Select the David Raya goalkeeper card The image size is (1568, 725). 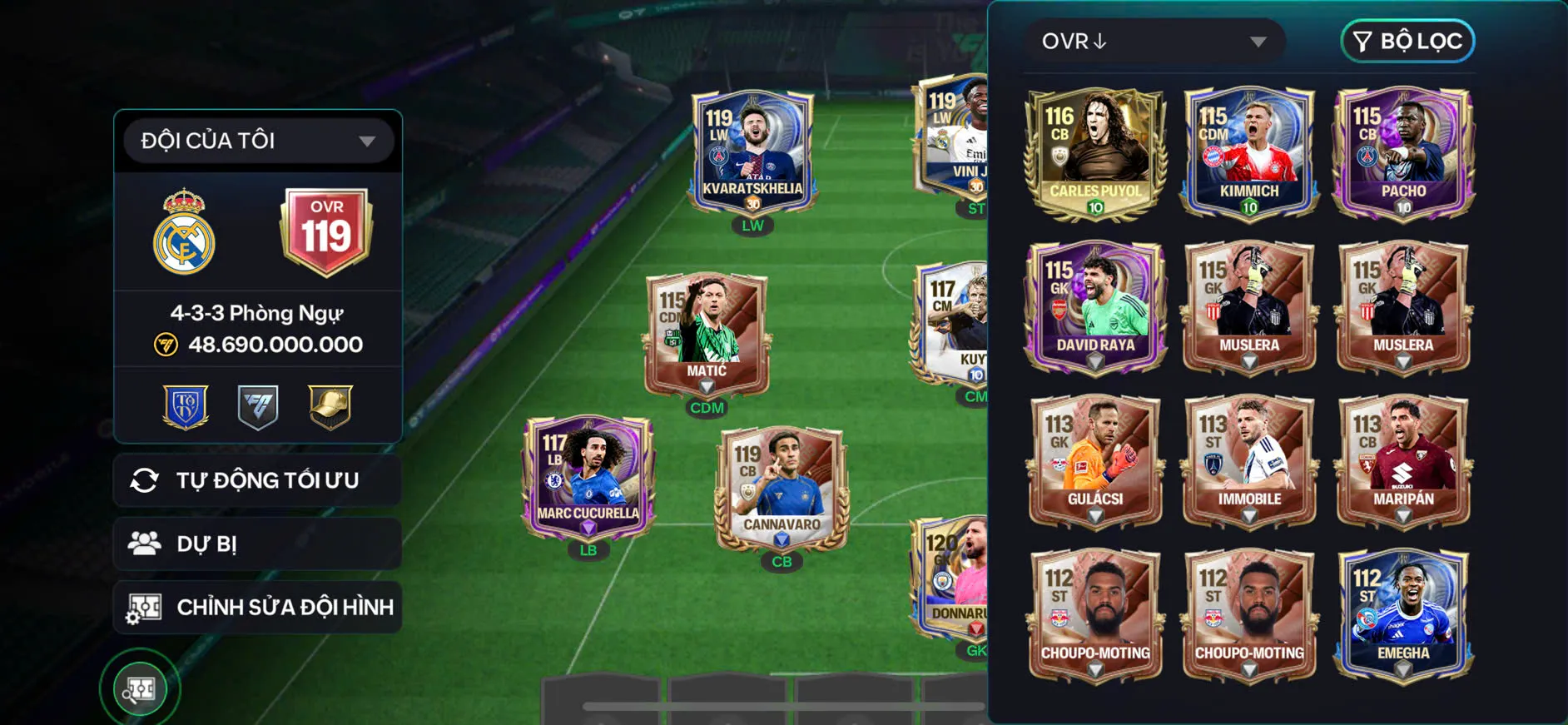point(1095,307)
